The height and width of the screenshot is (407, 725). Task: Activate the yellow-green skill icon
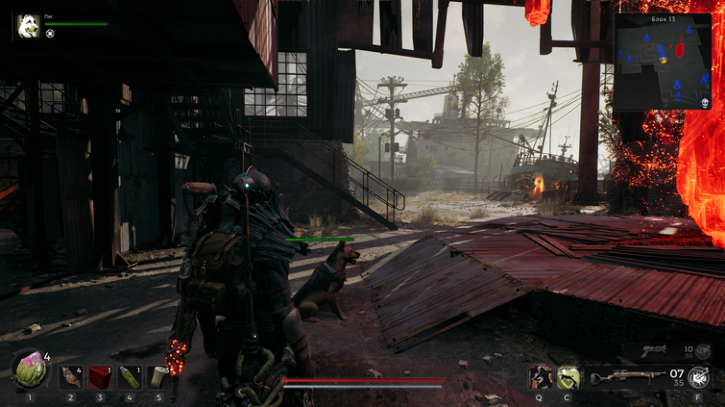coord(569,377)
